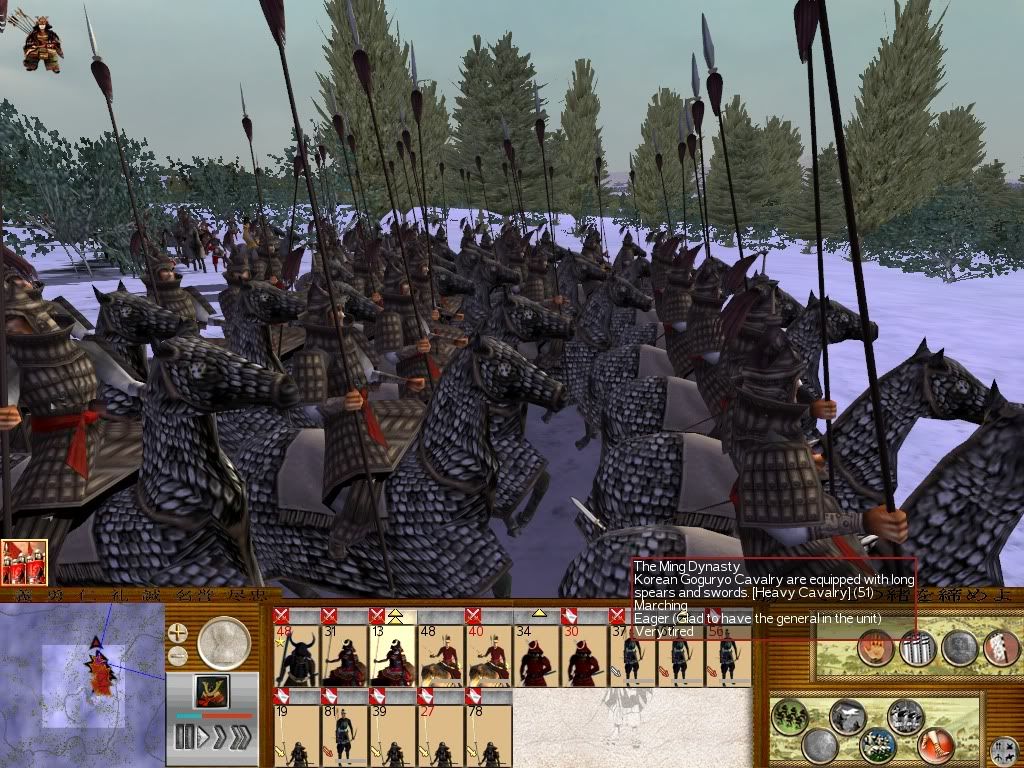
Task: Set battle speed to double arrow fast-forward
Action: pos(220,739)
